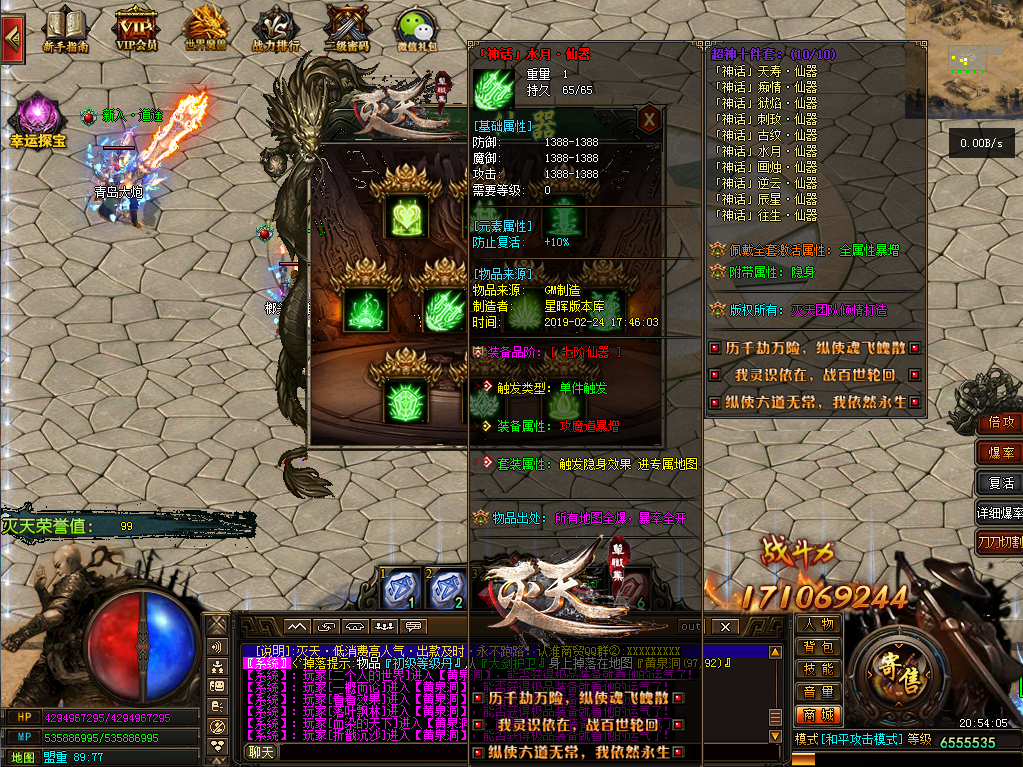
Task: Click the 爆率 drop rate button
Action: pyautogui.click(x=1000, y=453)
